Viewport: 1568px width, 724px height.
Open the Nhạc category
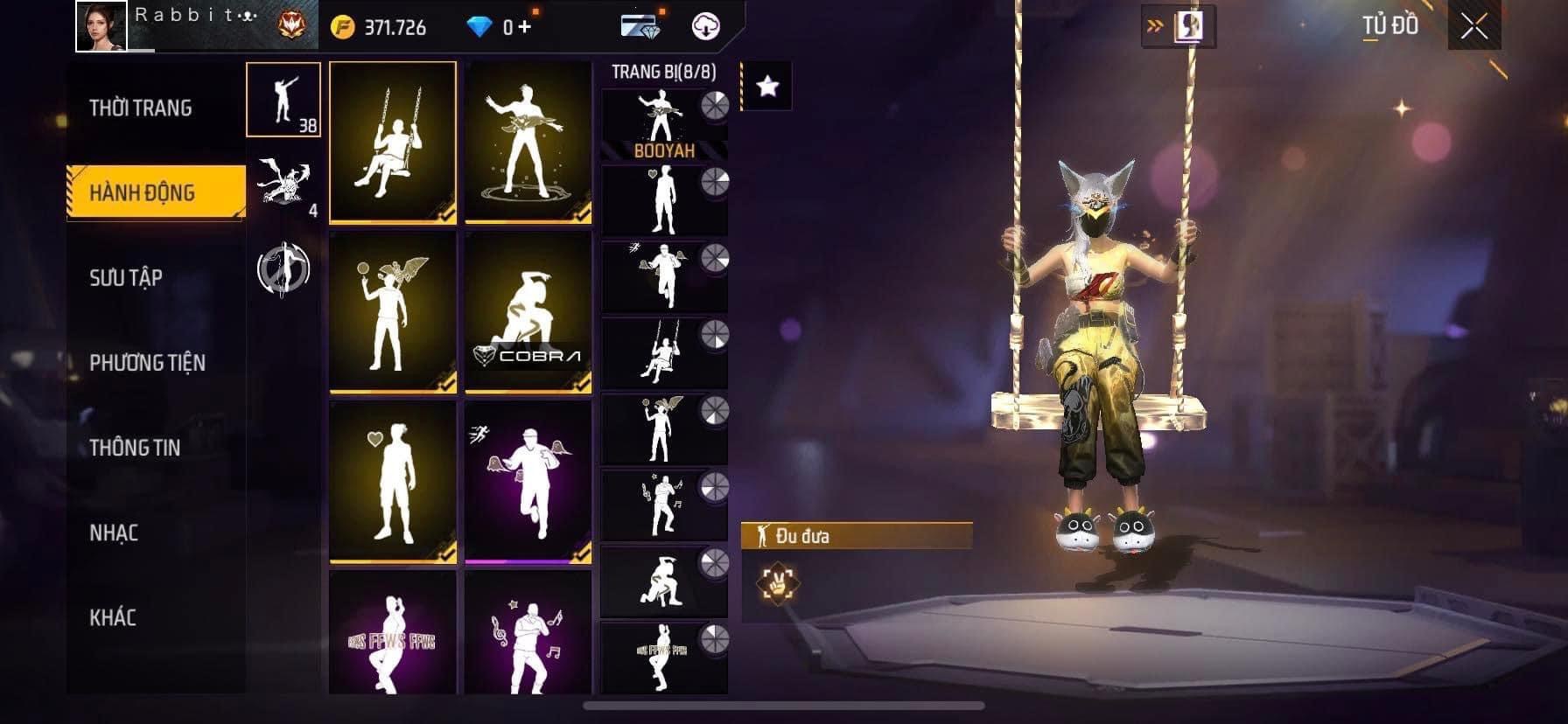(x=114, y=533)
